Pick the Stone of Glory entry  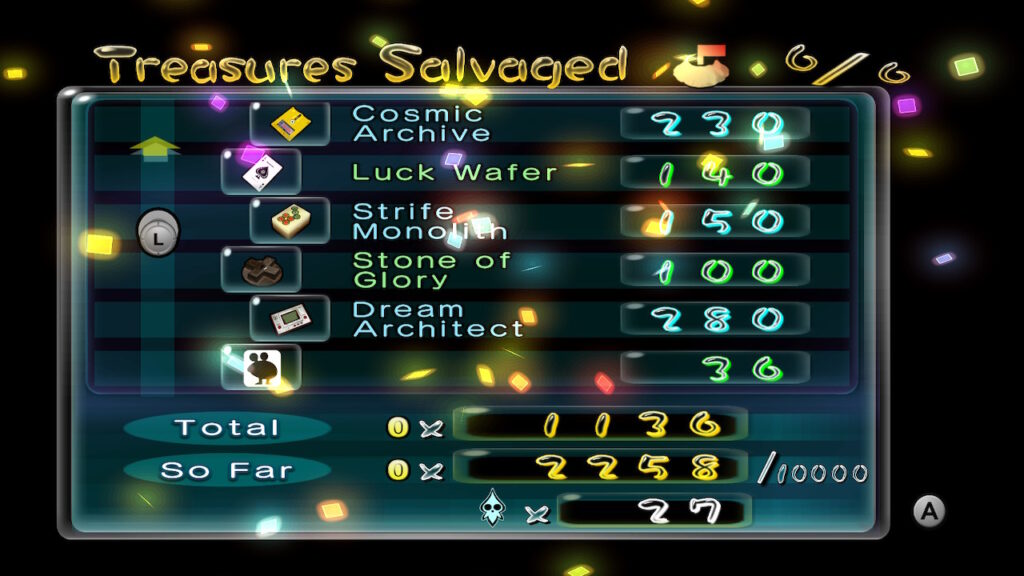[432, 270]
